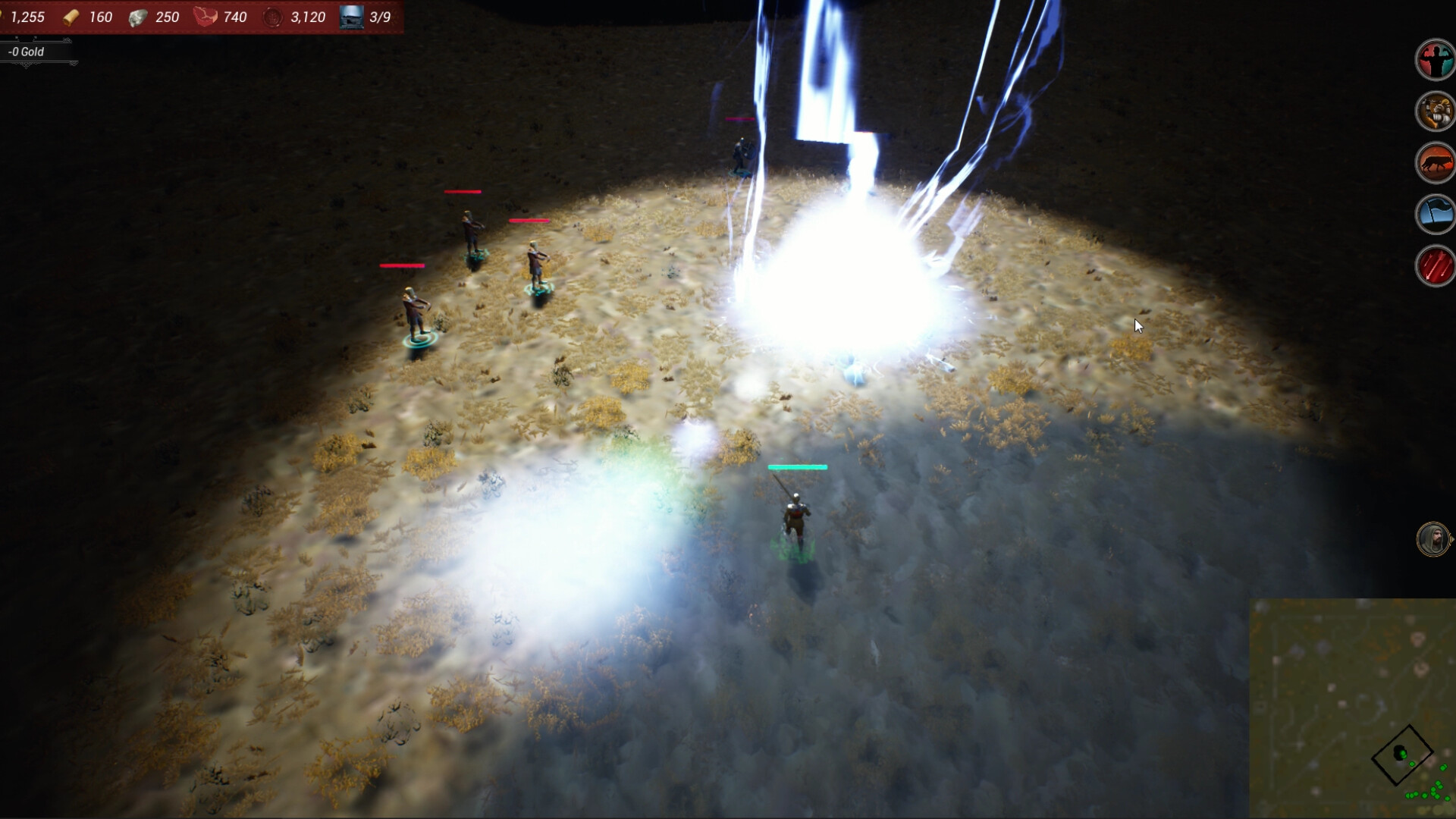
Task: Trigger the wolf silhouette ability
Action: [x=1435, y=163]
